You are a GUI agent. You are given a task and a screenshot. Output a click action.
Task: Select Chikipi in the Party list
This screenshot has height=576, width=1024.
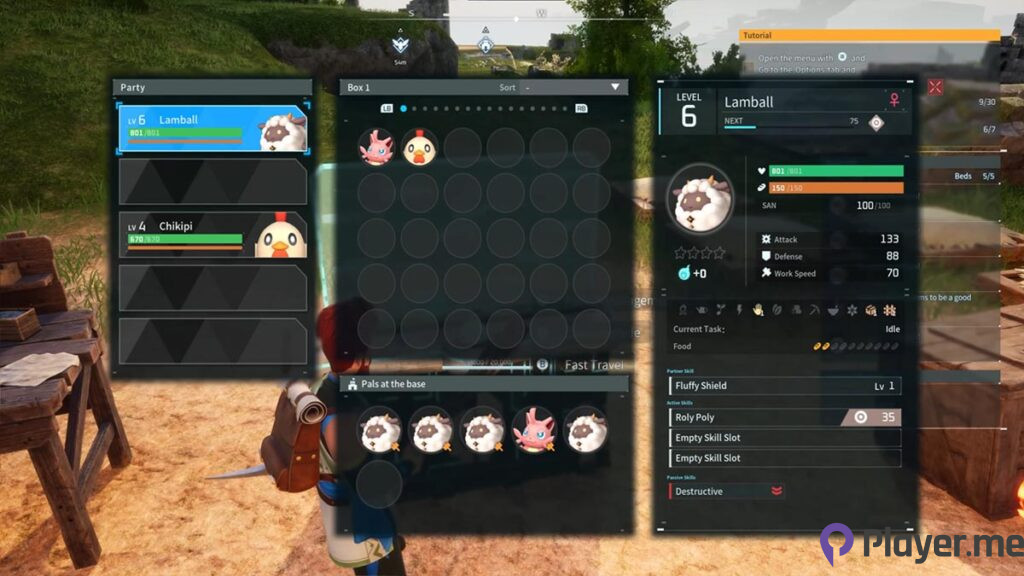tap(212, 235)
